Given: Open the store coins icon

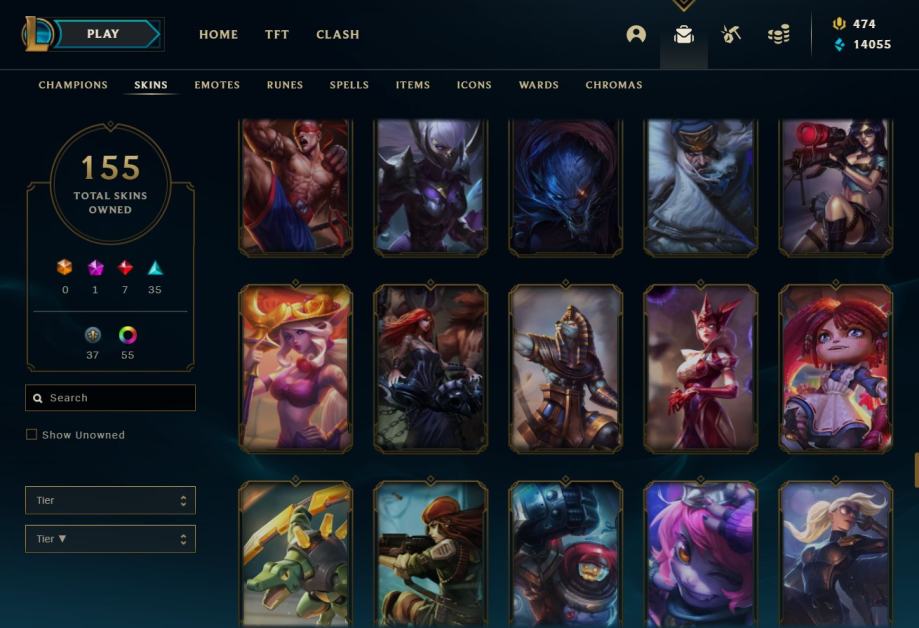Looking at the screenshot, I should click(779, 34).
